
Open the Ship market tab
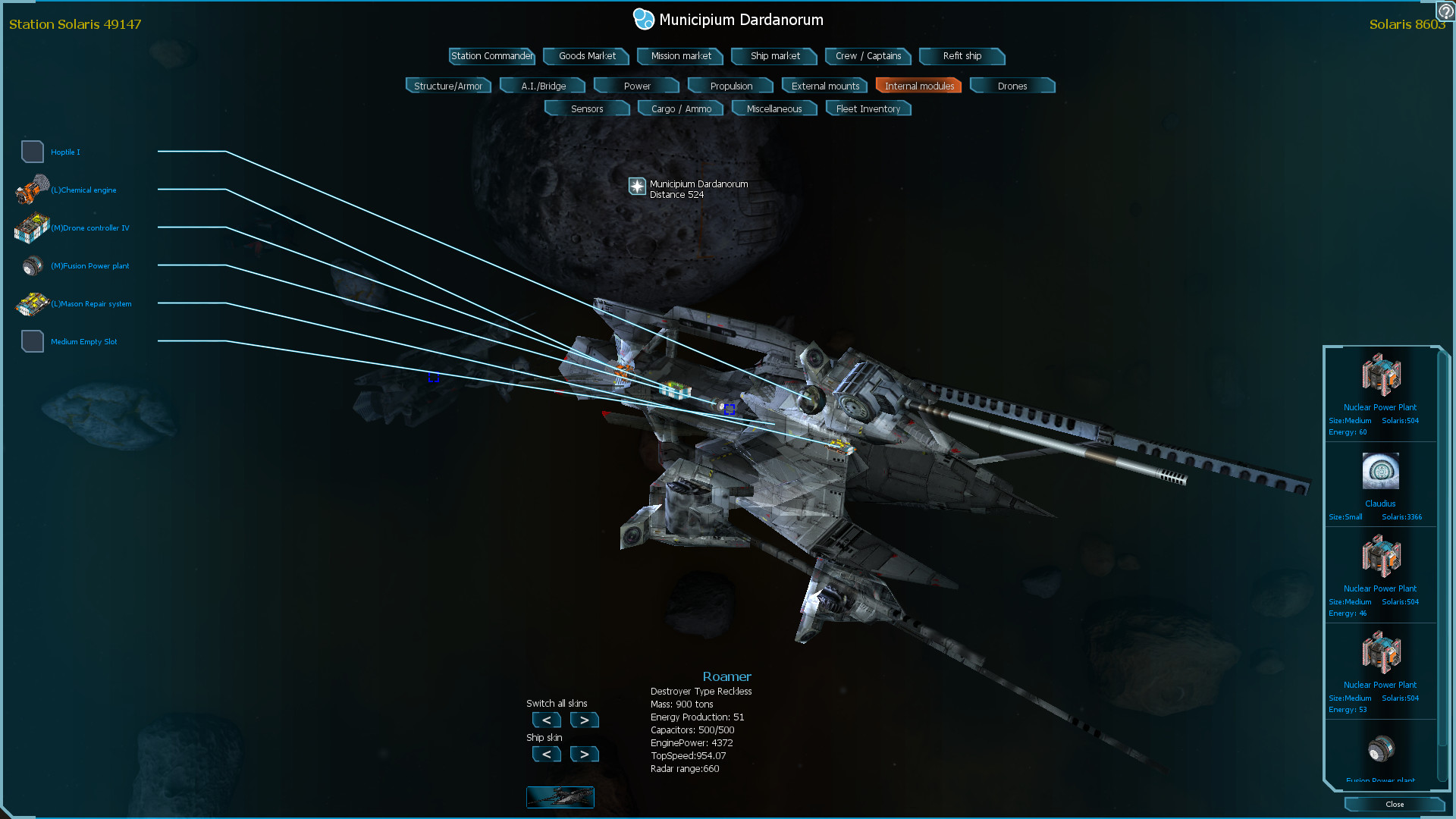click(773, 56)
